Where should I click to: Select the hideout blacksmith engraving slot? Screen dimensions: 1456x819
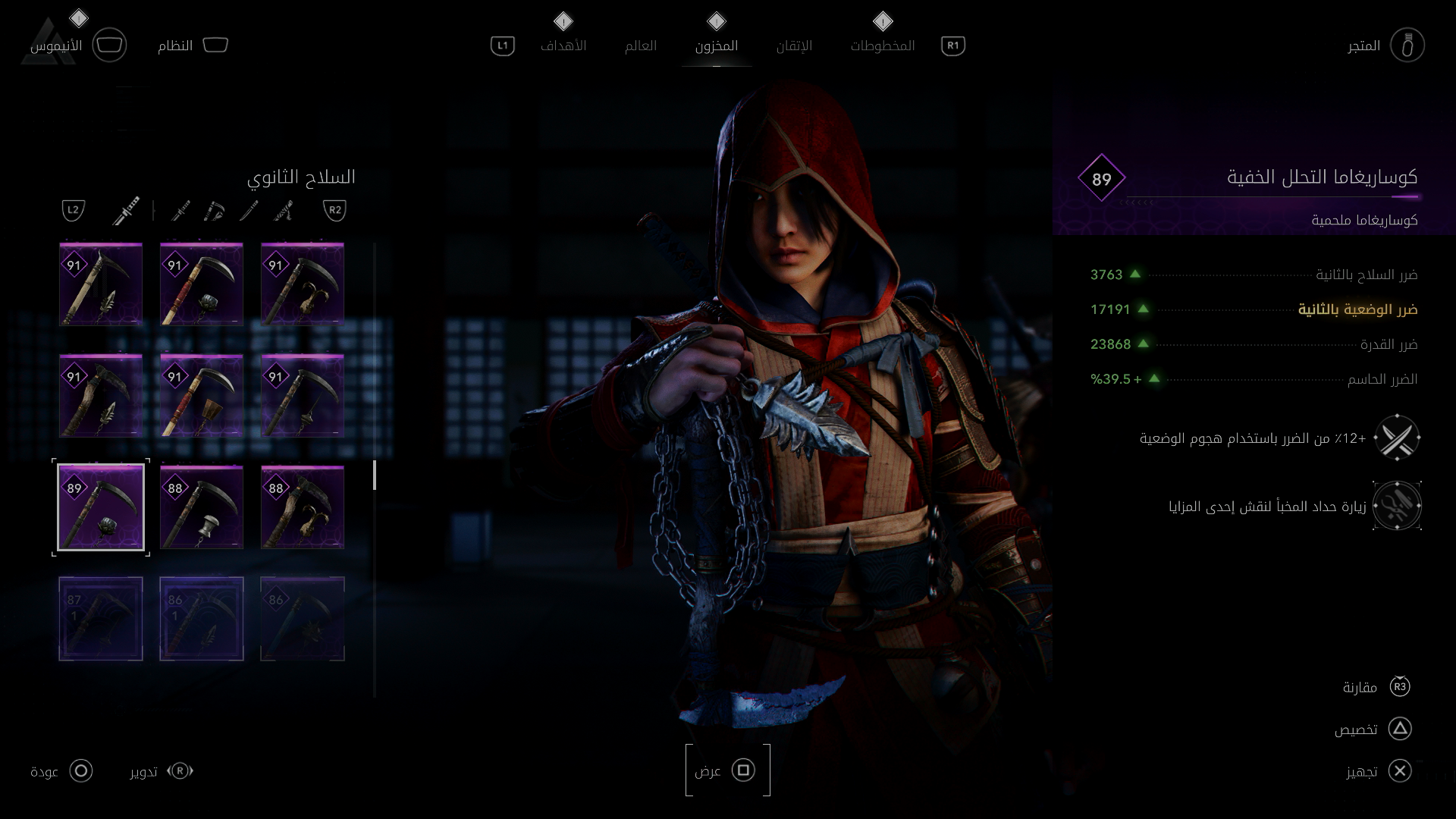point(1397,506)
